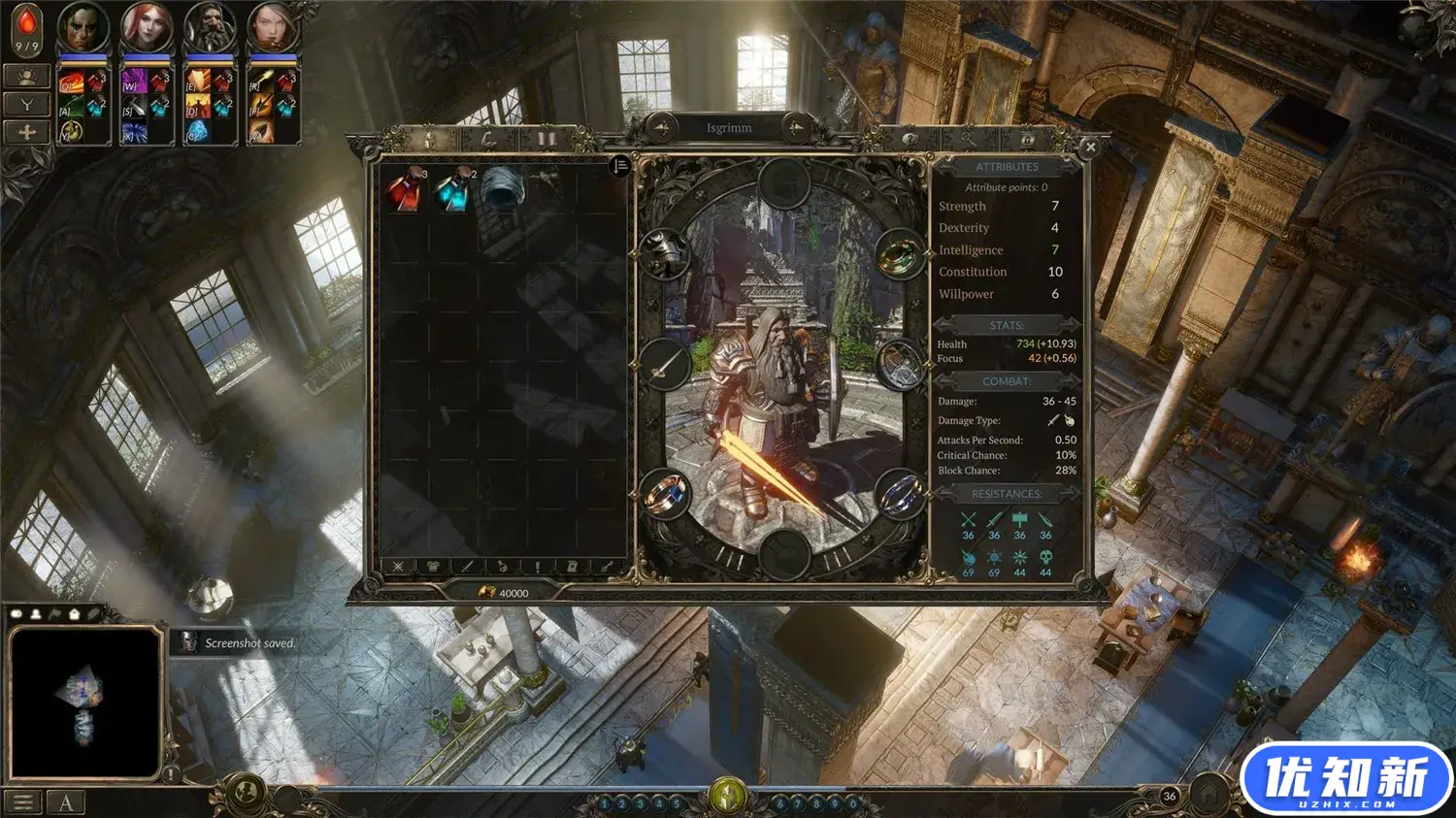The image size is (1456, 818).
Task: Select the bearded dwarf party portrait
Action: pyautogui.click(x=209, y=27)
